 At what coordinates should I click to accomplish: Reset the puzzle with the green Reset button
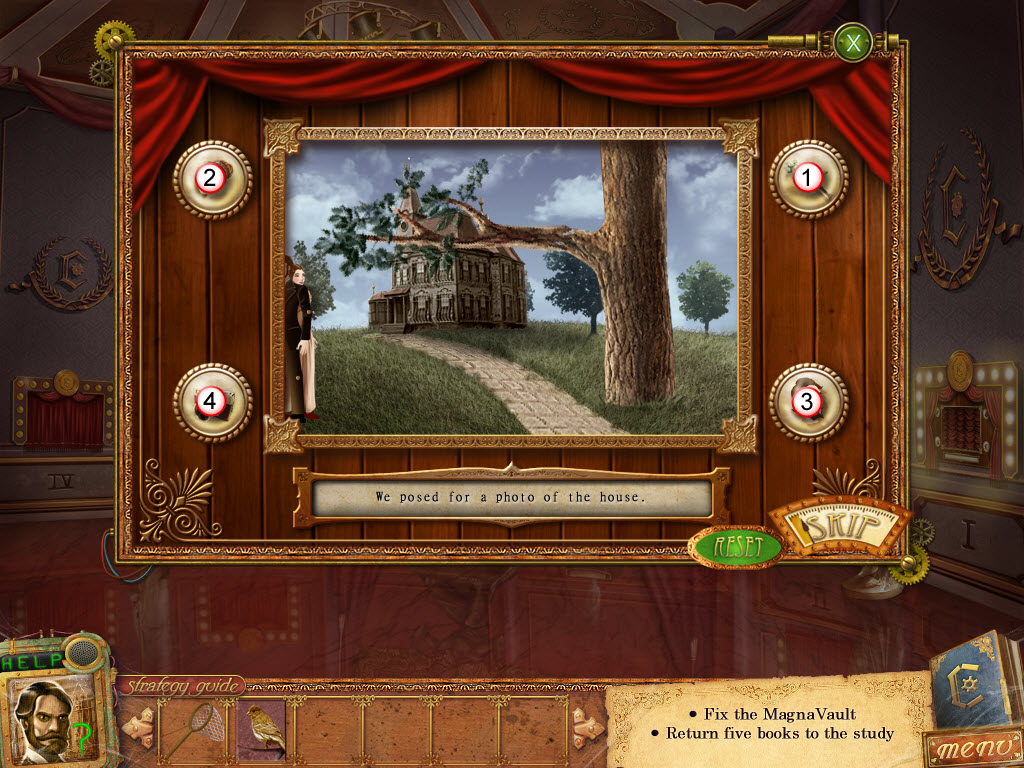click(x=737, y=547)
